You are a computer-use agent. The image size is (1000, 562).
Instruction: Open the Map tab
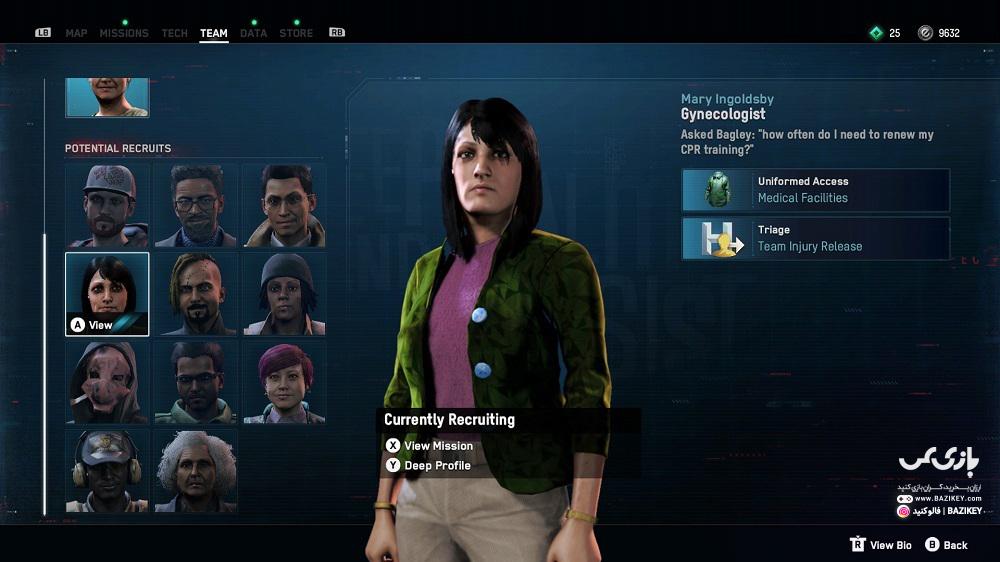[76, 33]
